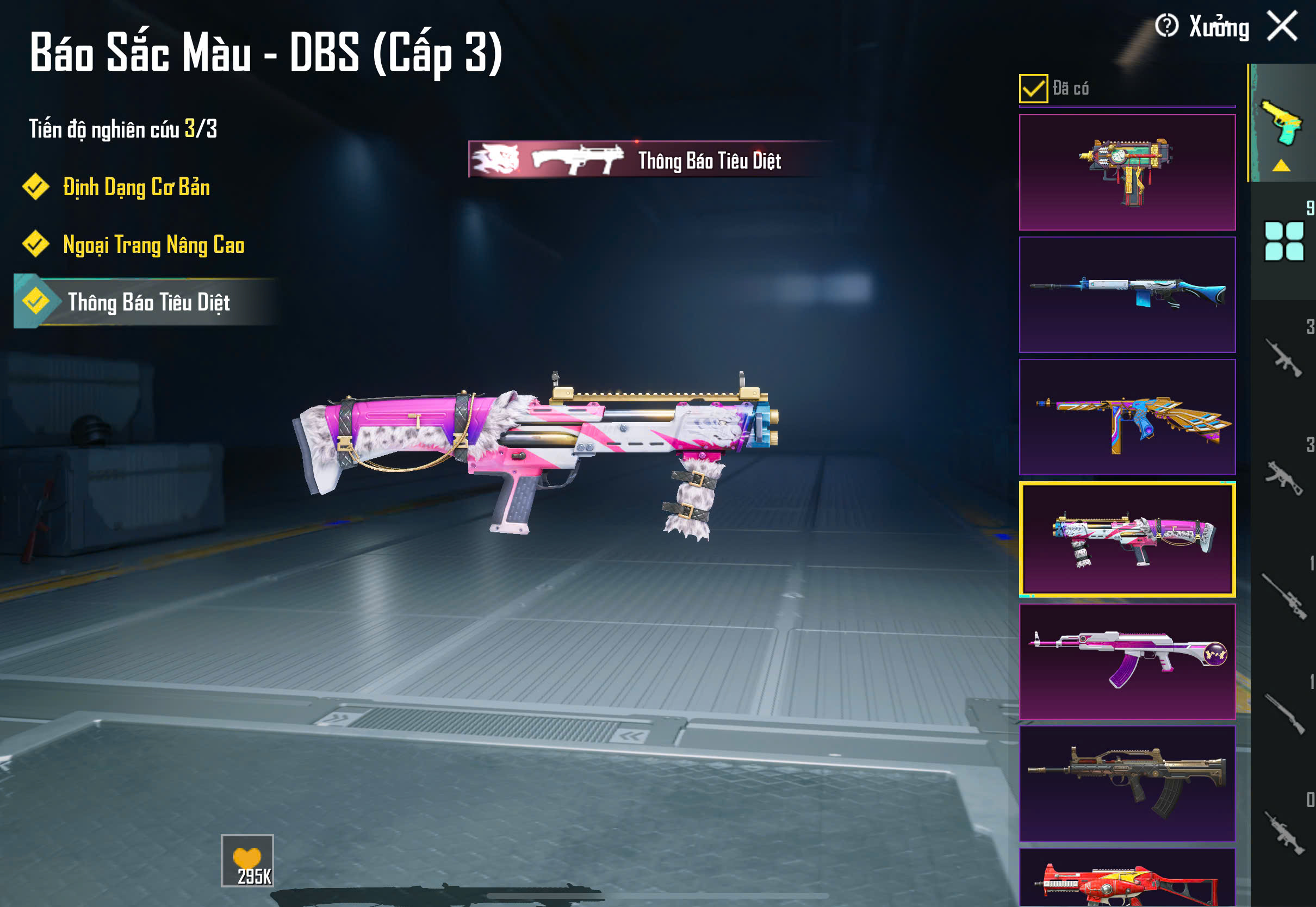Viewport: 1316px width, 907px height.
Task: Select the dark bronze Groza skin thumbnail
Action: click(x=1127, y=783)
